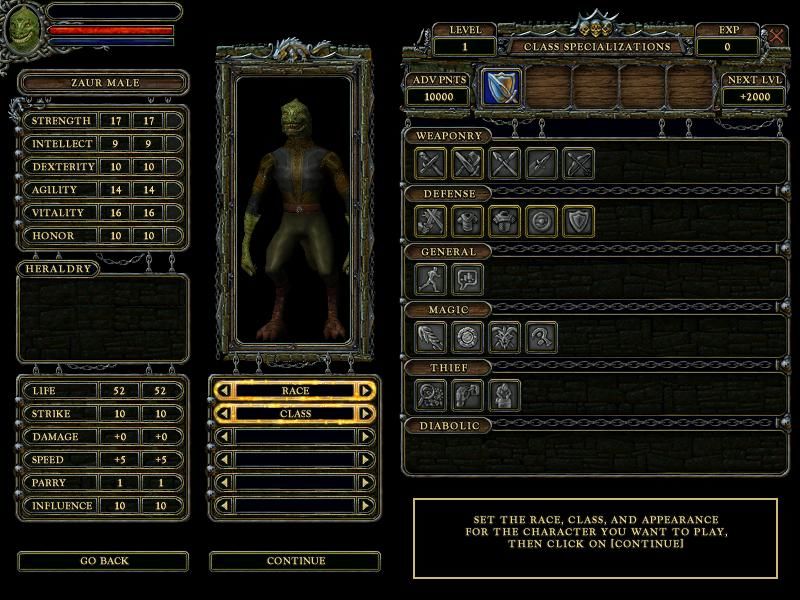Pick the sword and axe weaponry skill
Image resolution: width=800 pixels, height=600 pixels.
pos(468,163)
